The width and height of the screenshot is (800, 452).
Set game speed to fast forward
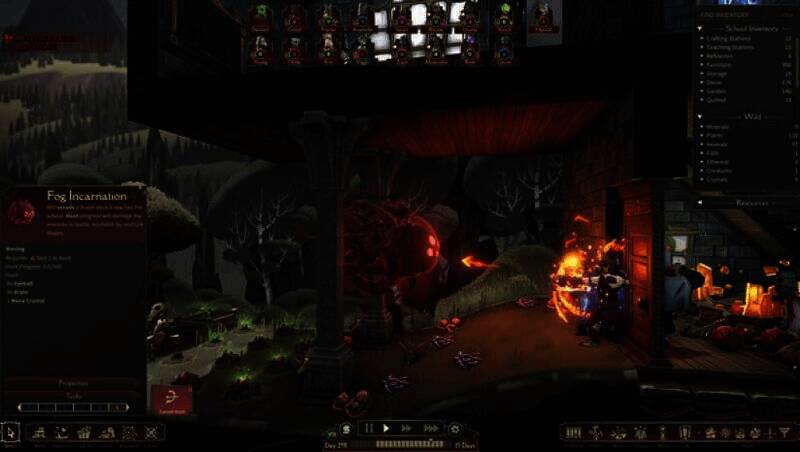[406, 428]
